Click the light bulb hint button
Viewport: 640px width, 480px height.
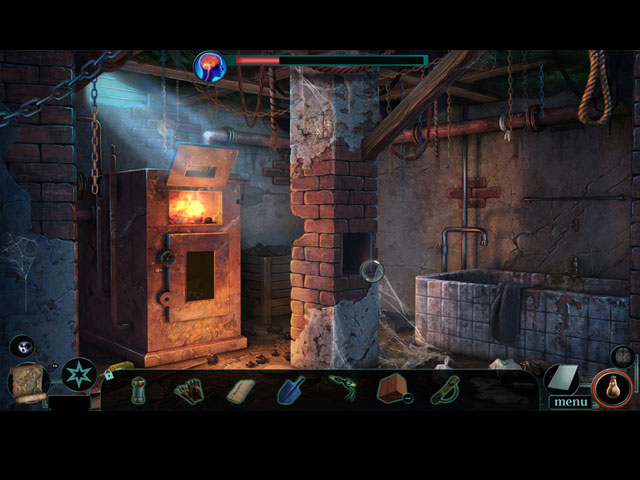point(611,388)
